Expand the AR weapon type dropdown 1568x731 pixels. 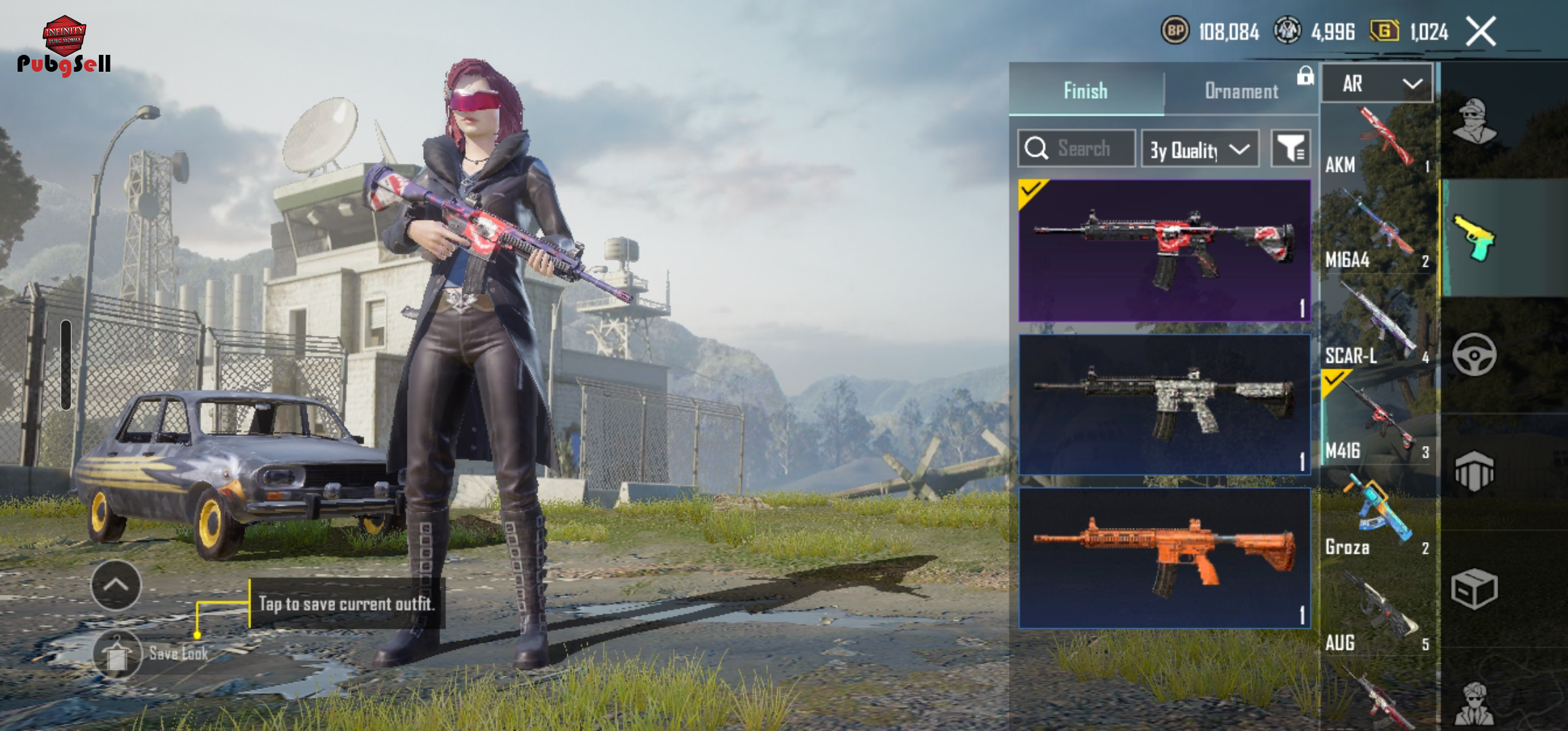[x=1378, y=84]
